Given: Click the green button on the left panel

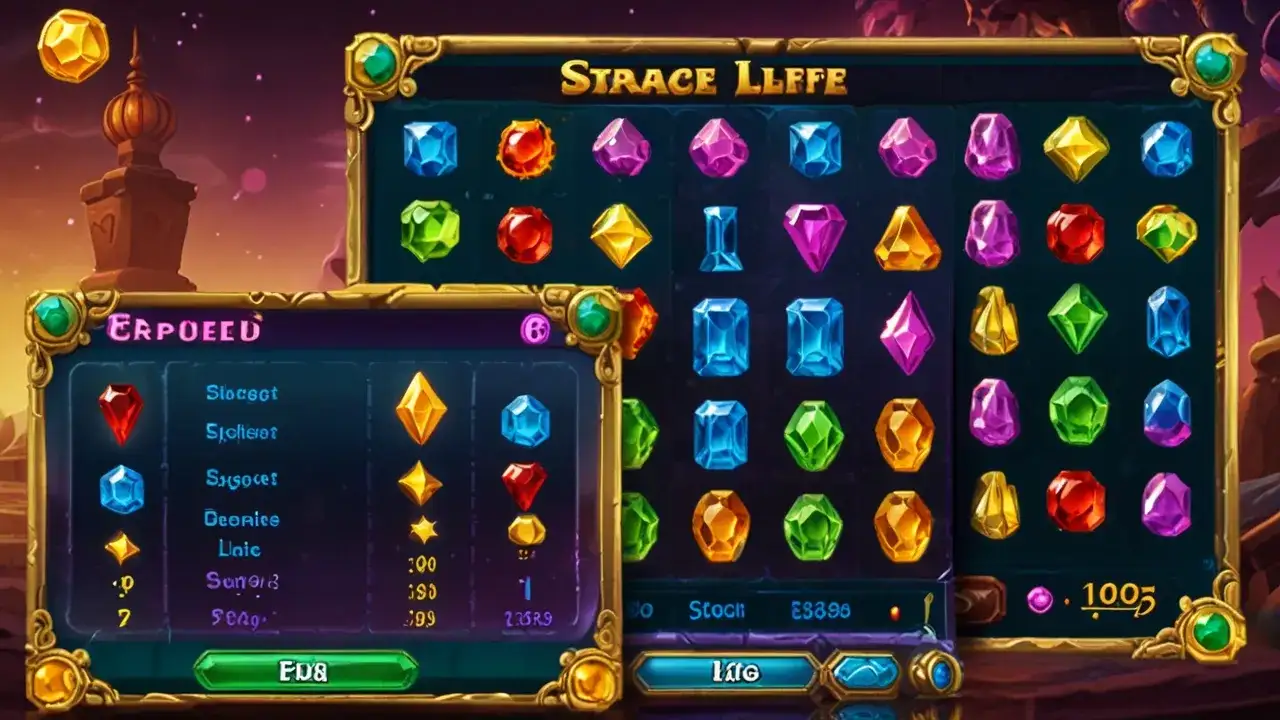Looking at the screenshot, I should [305, 669].
